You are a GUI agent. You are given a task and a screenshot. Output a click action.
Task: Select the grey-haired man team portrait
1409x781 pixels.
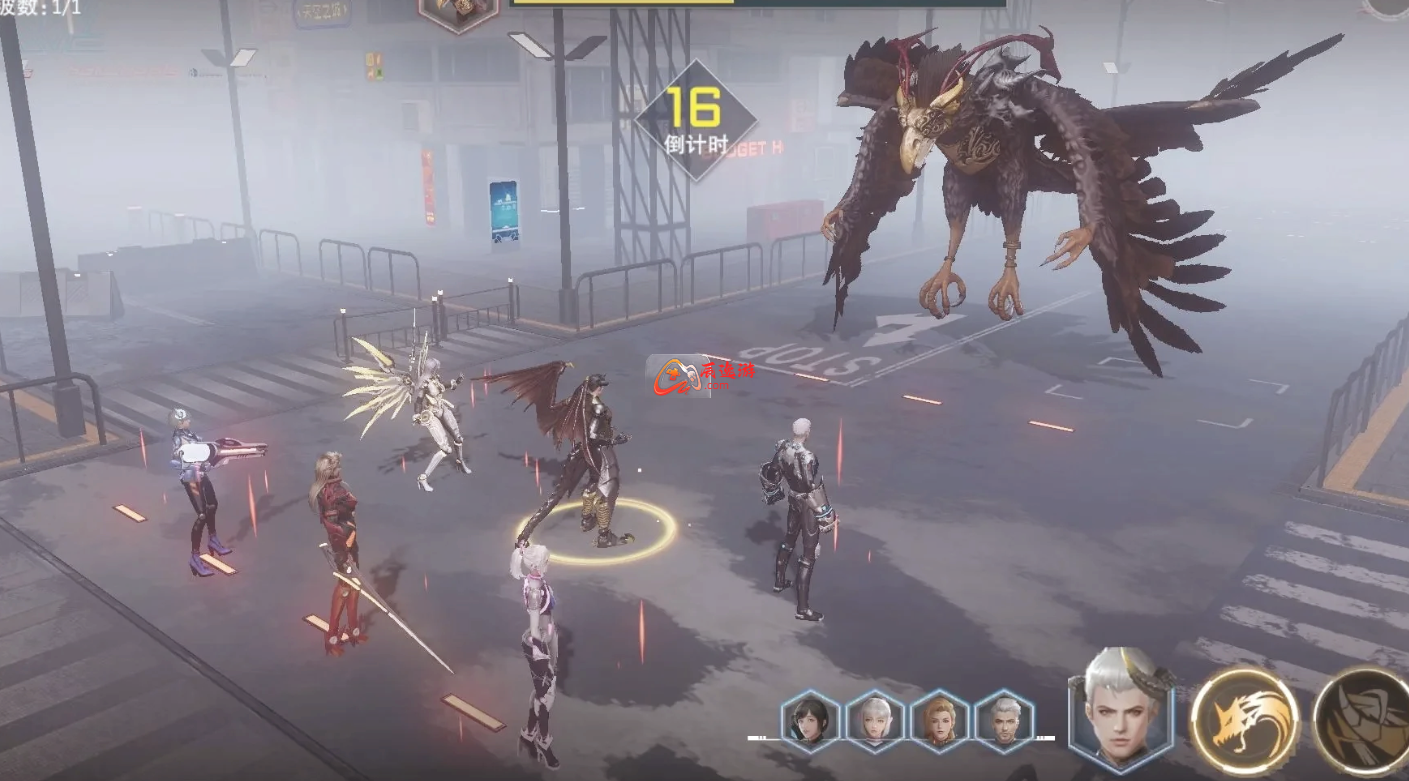click(1004, 721)
